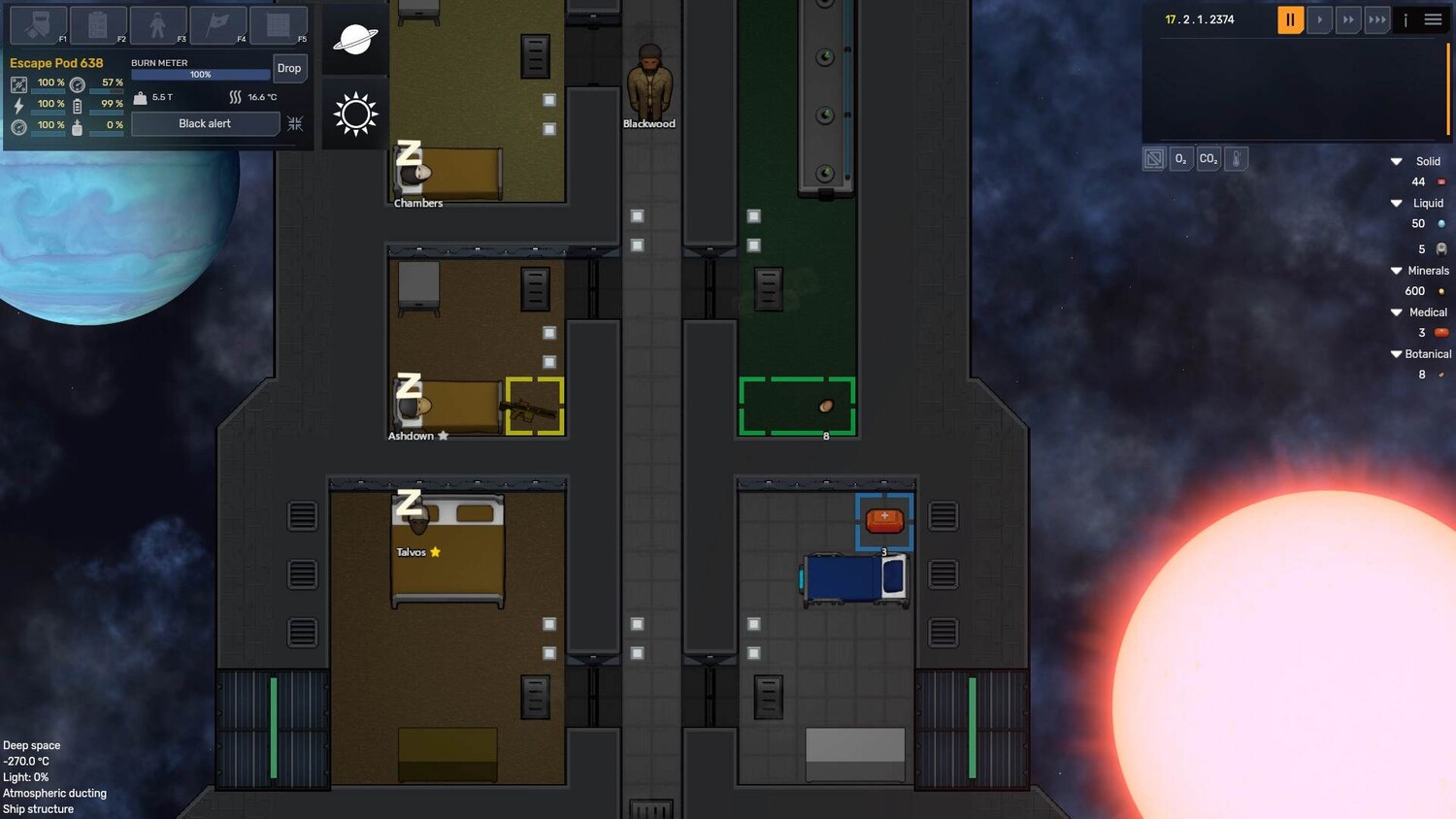Open the build menu (F1)

38,24
